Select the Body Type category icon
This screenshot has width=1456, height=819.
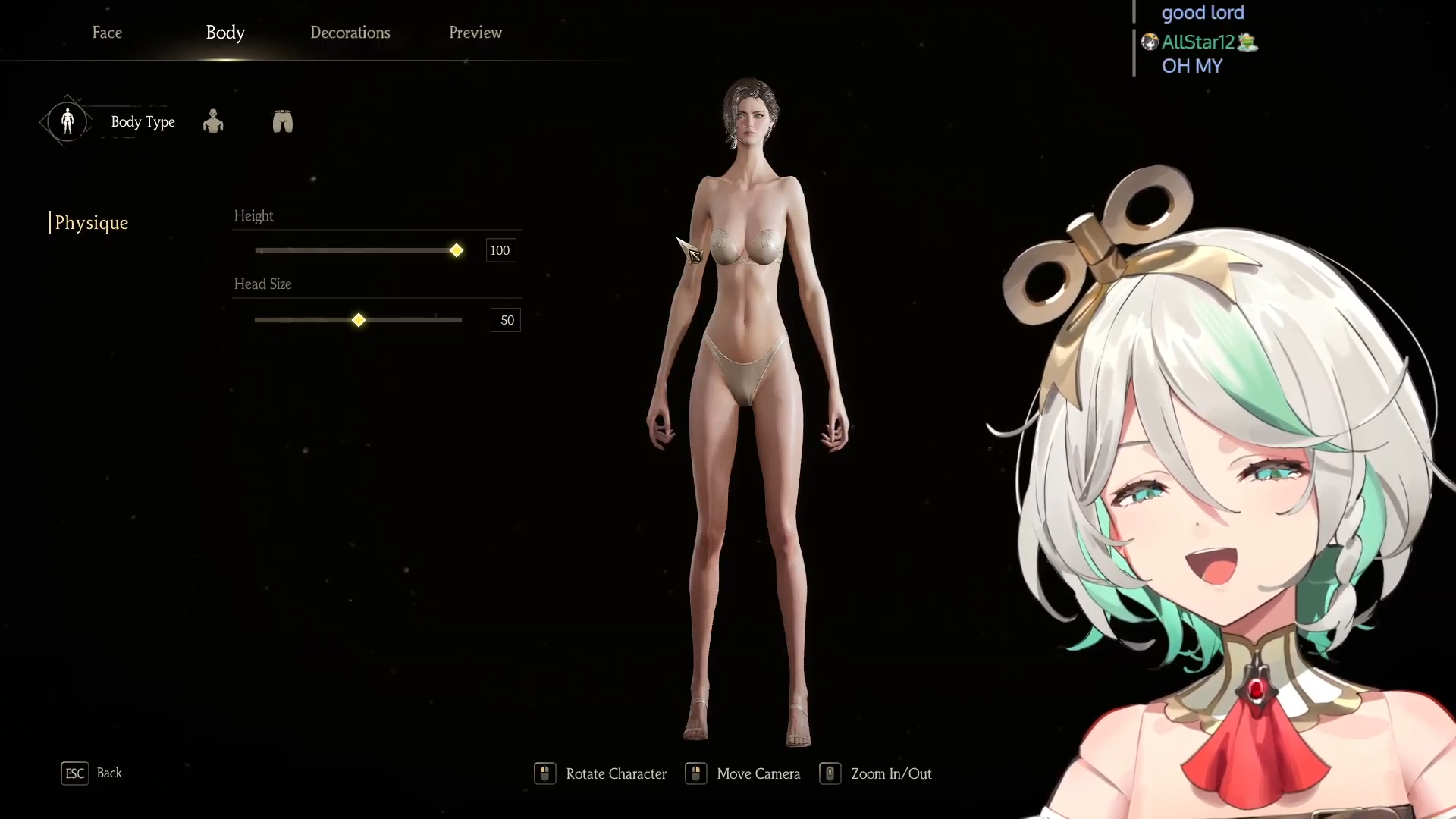pos(67,121)
